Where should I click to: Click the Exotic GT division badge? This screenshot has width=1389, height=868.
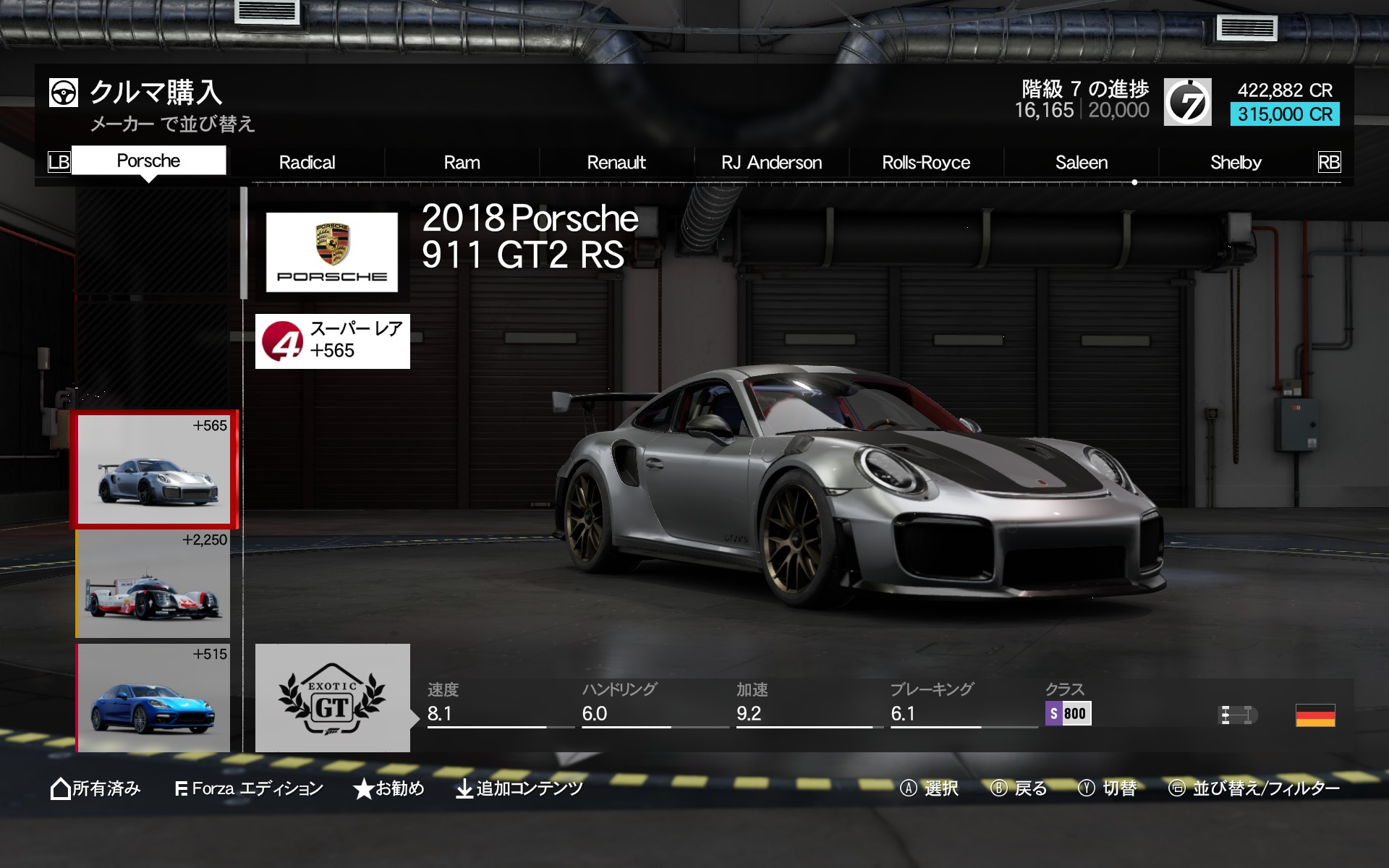pyautogui.click(x=332, y=698)
